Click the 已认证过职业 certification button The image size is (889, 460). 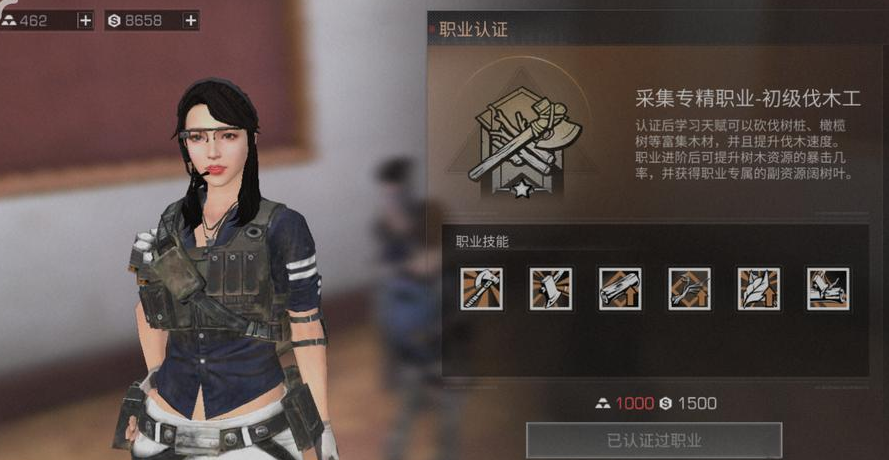click(x=654, y=440)
